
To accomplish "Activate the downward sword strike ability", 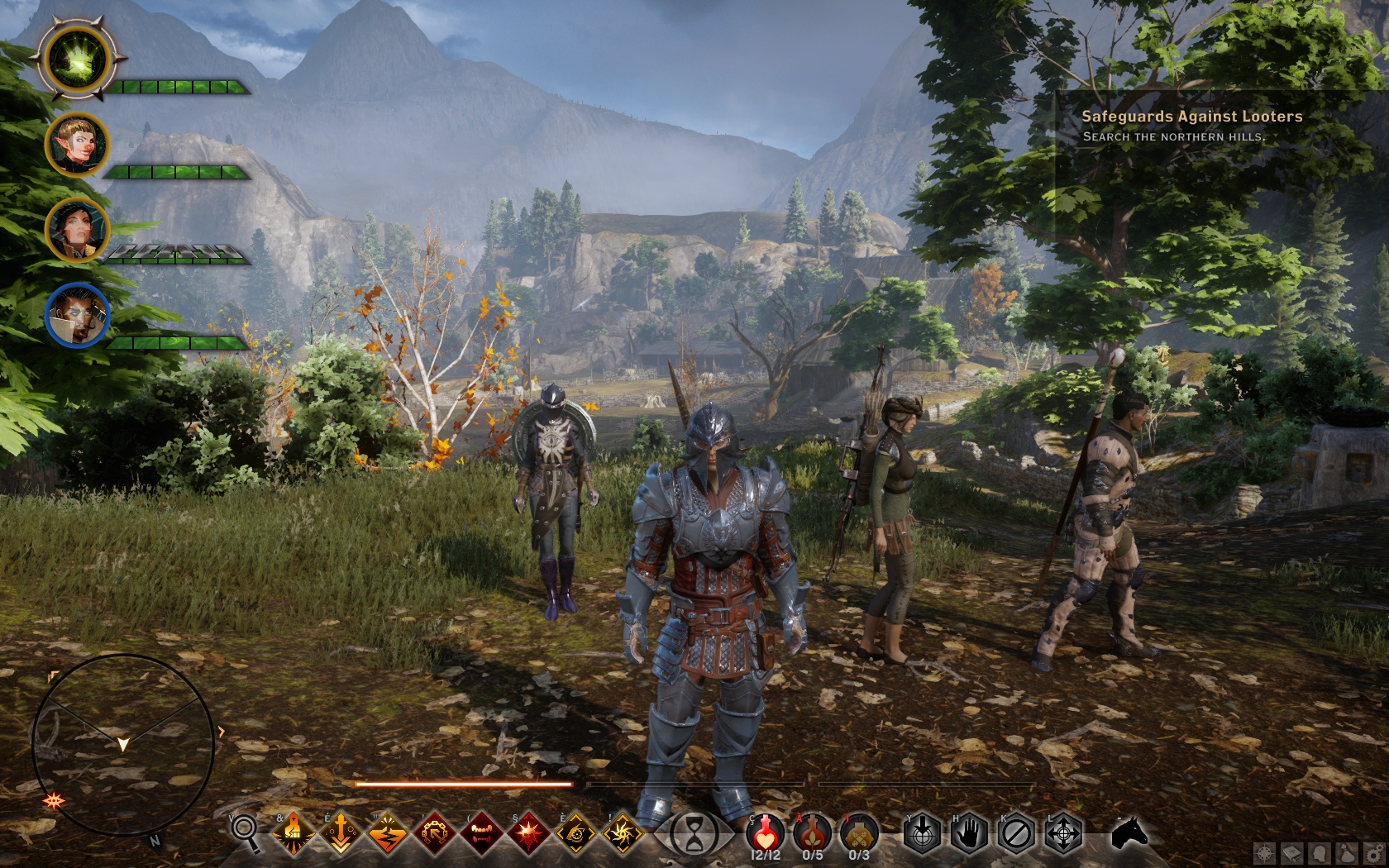I will pos(341,833).
